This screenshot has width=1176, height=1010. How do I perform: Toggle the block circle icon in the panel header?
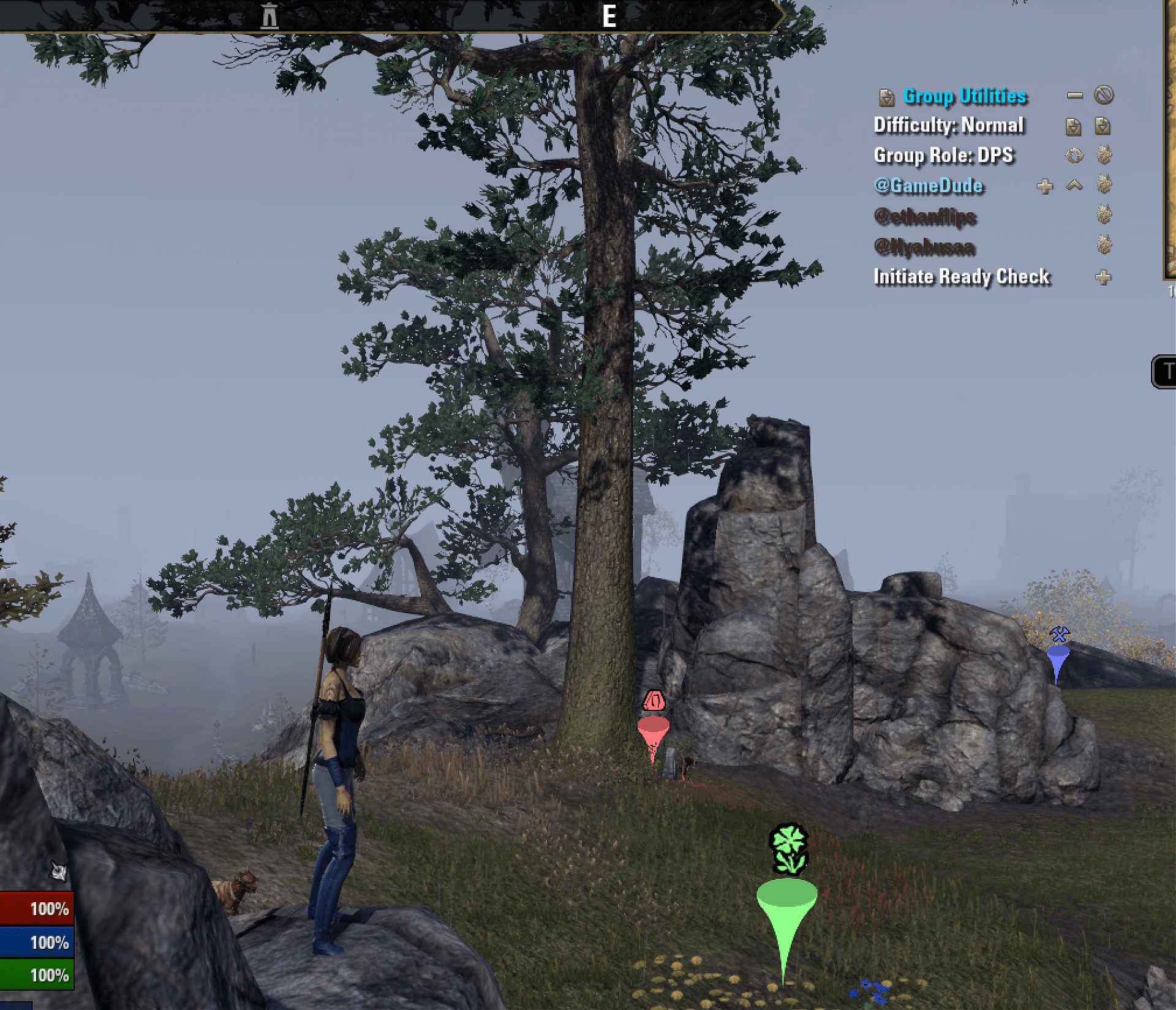1103,96
